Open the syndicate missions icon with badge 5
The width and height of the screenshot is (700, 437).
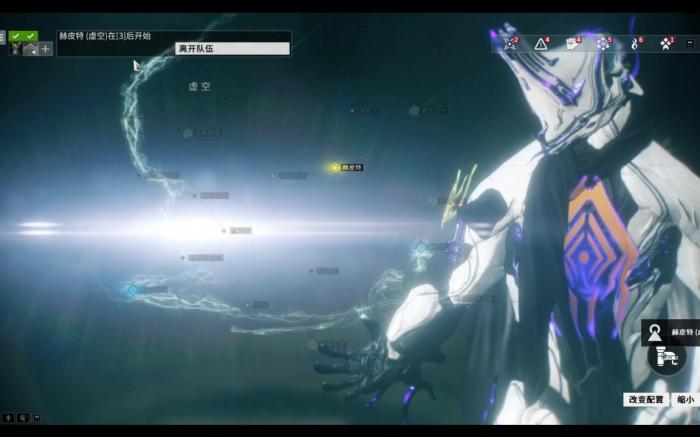pyautogui.click(x=604, y=43)
